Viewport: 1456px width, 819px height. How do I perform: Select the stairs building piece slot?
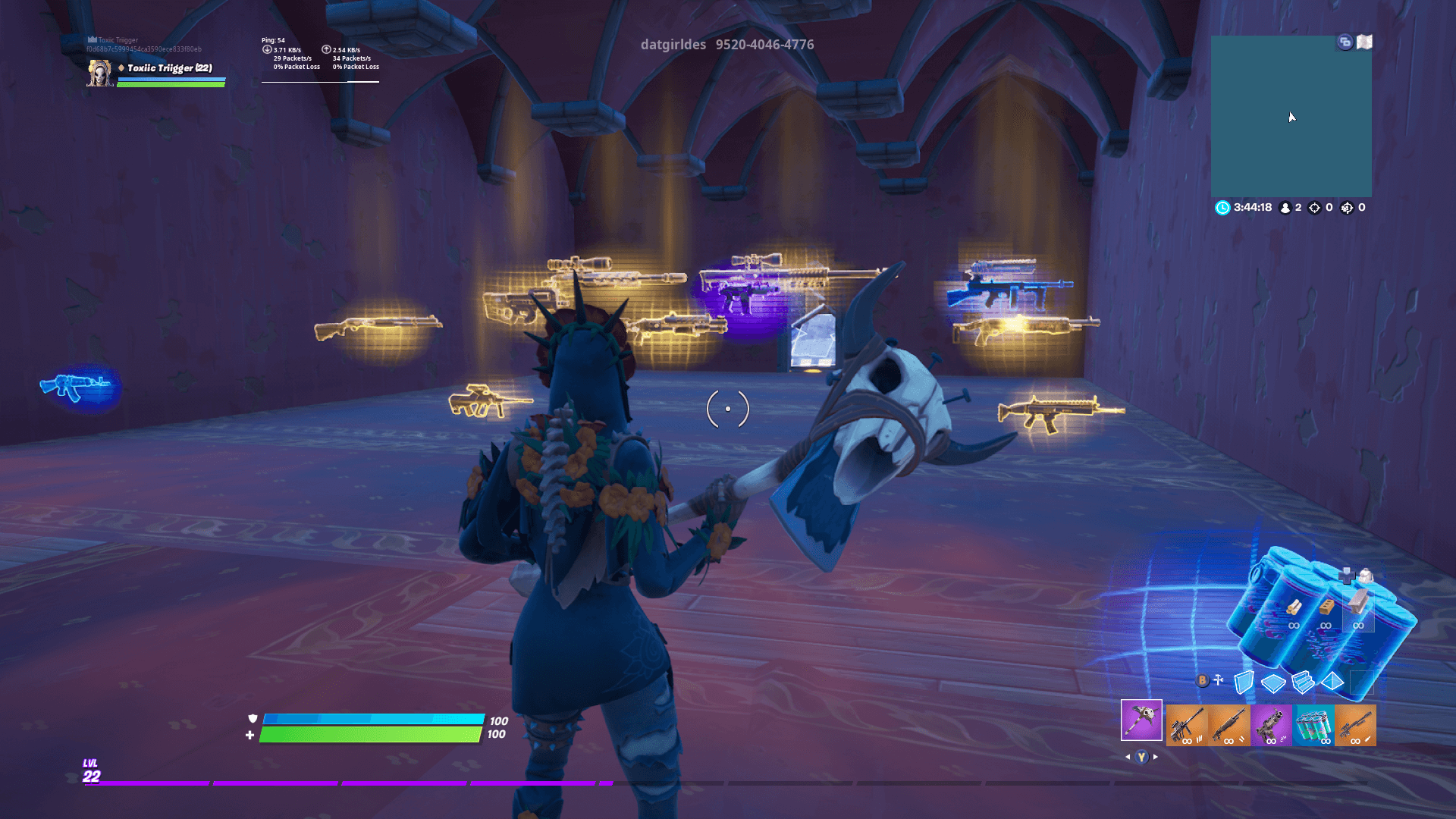click(x=1303, y=681)
